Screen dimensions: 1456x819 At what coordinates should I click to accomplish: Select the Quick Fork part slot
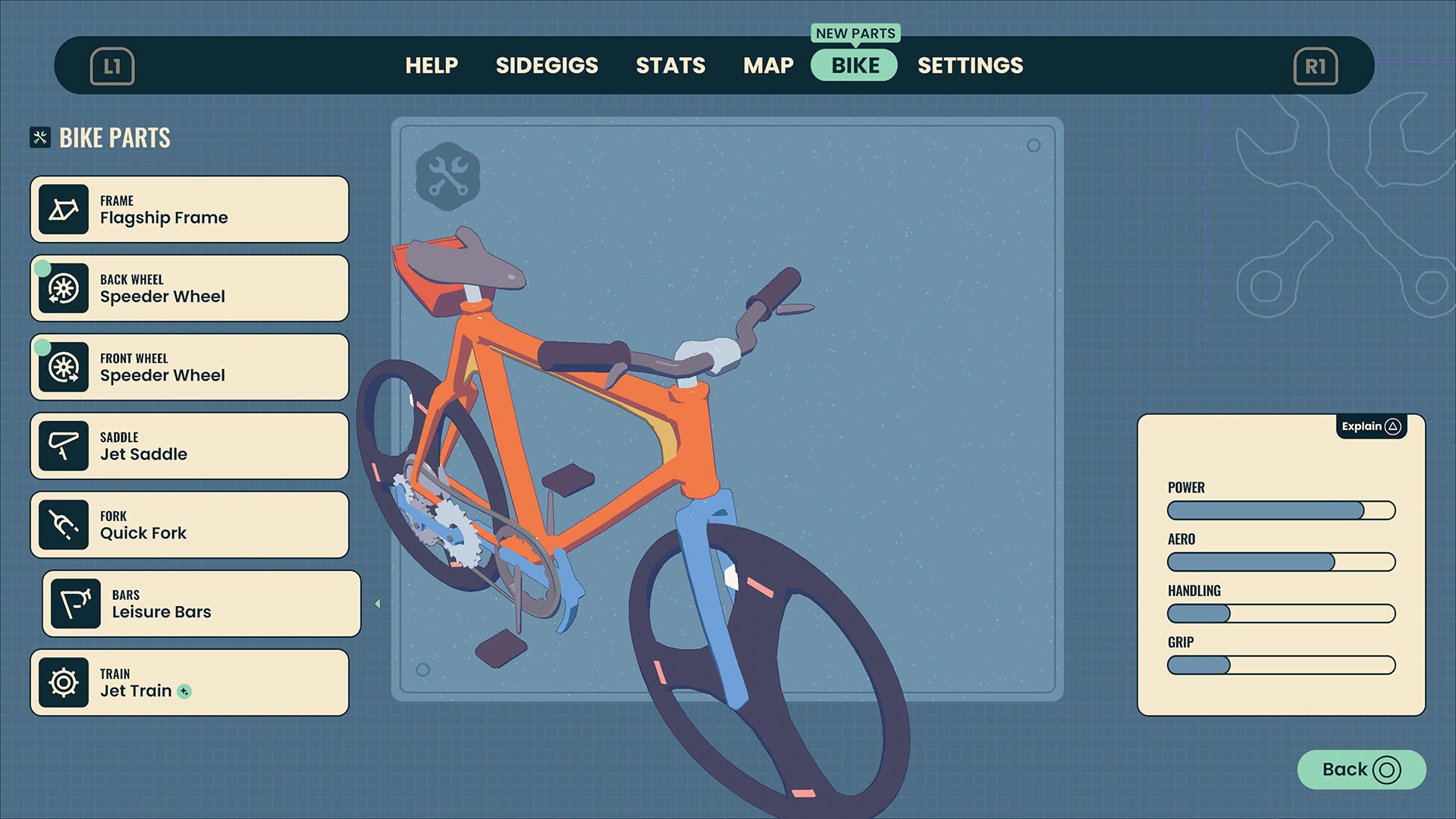click(x=190, y=526)
